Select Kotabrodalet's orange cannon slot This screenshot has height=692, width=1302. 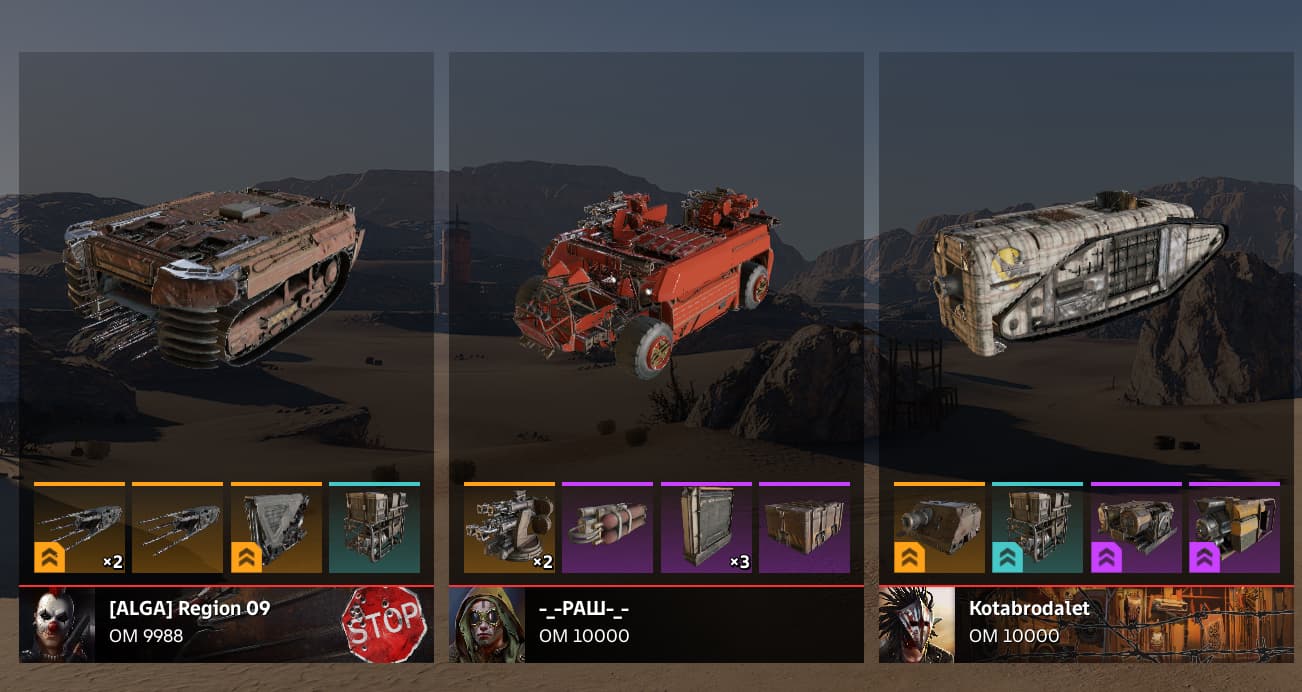[x=939, y=528]
